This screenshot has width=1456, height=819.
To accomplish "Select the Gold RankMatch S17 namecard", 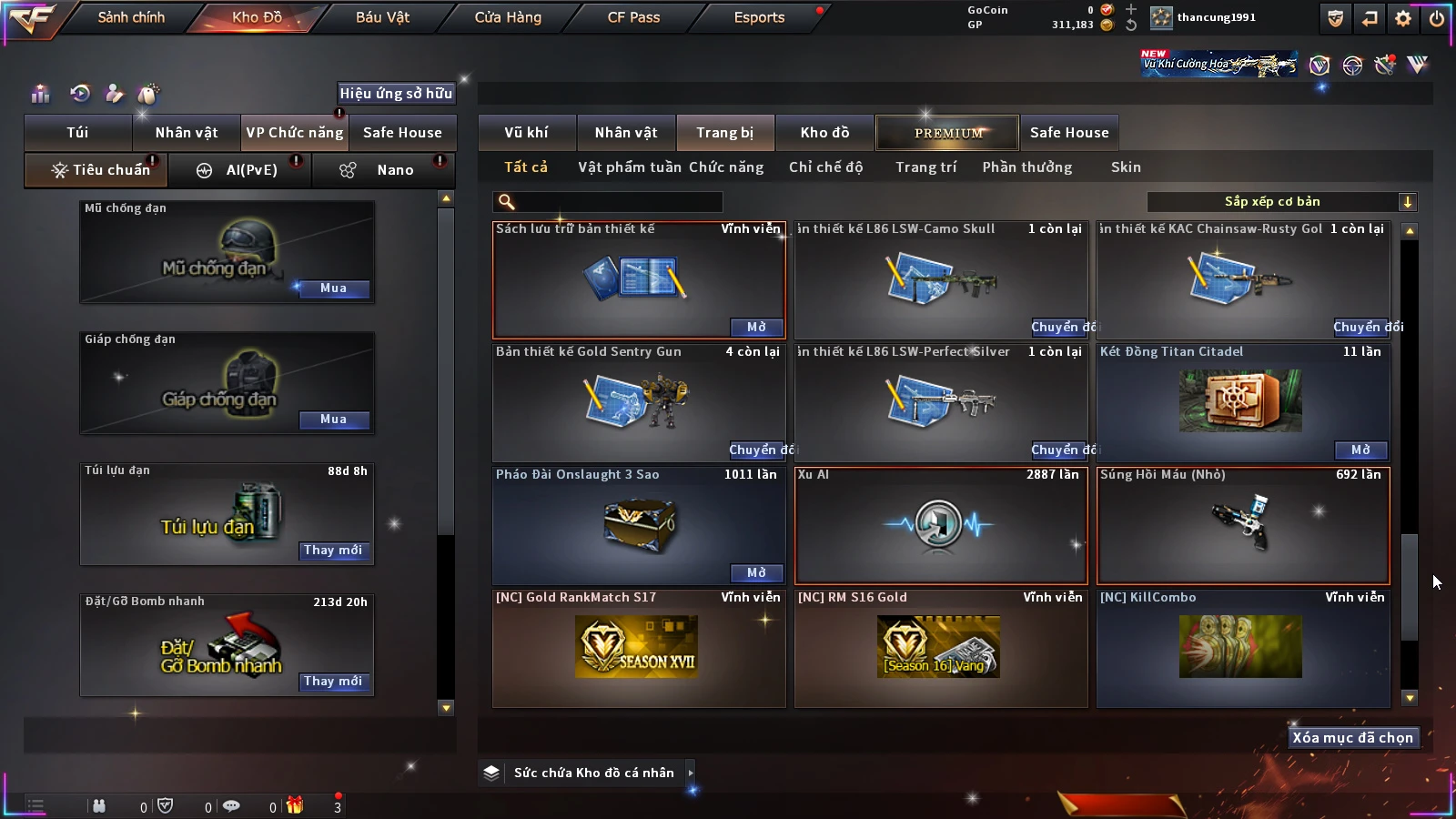I will pos(639,648).
